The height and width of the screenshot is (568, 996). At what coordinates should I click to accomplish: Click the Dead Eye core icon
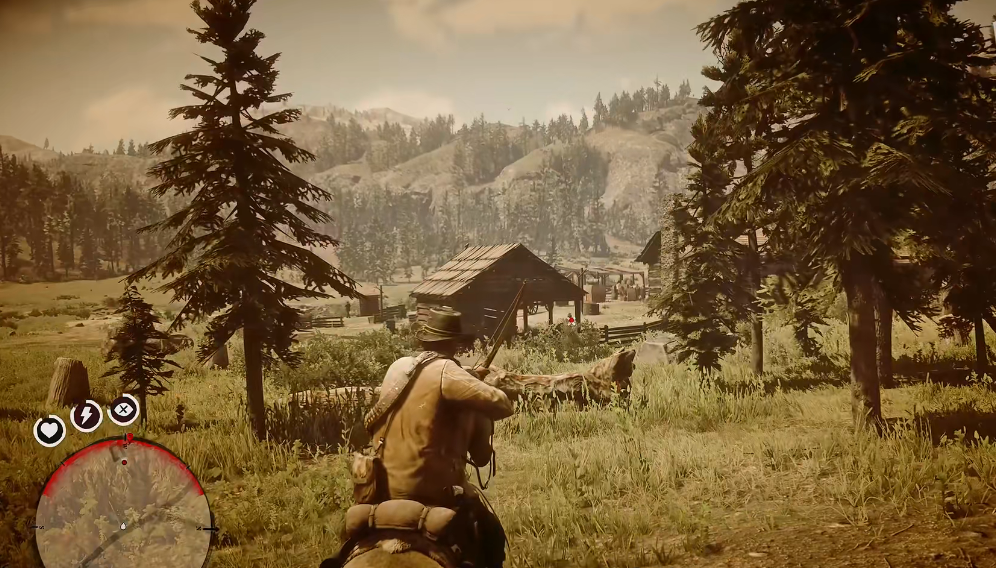coord(123,409)
